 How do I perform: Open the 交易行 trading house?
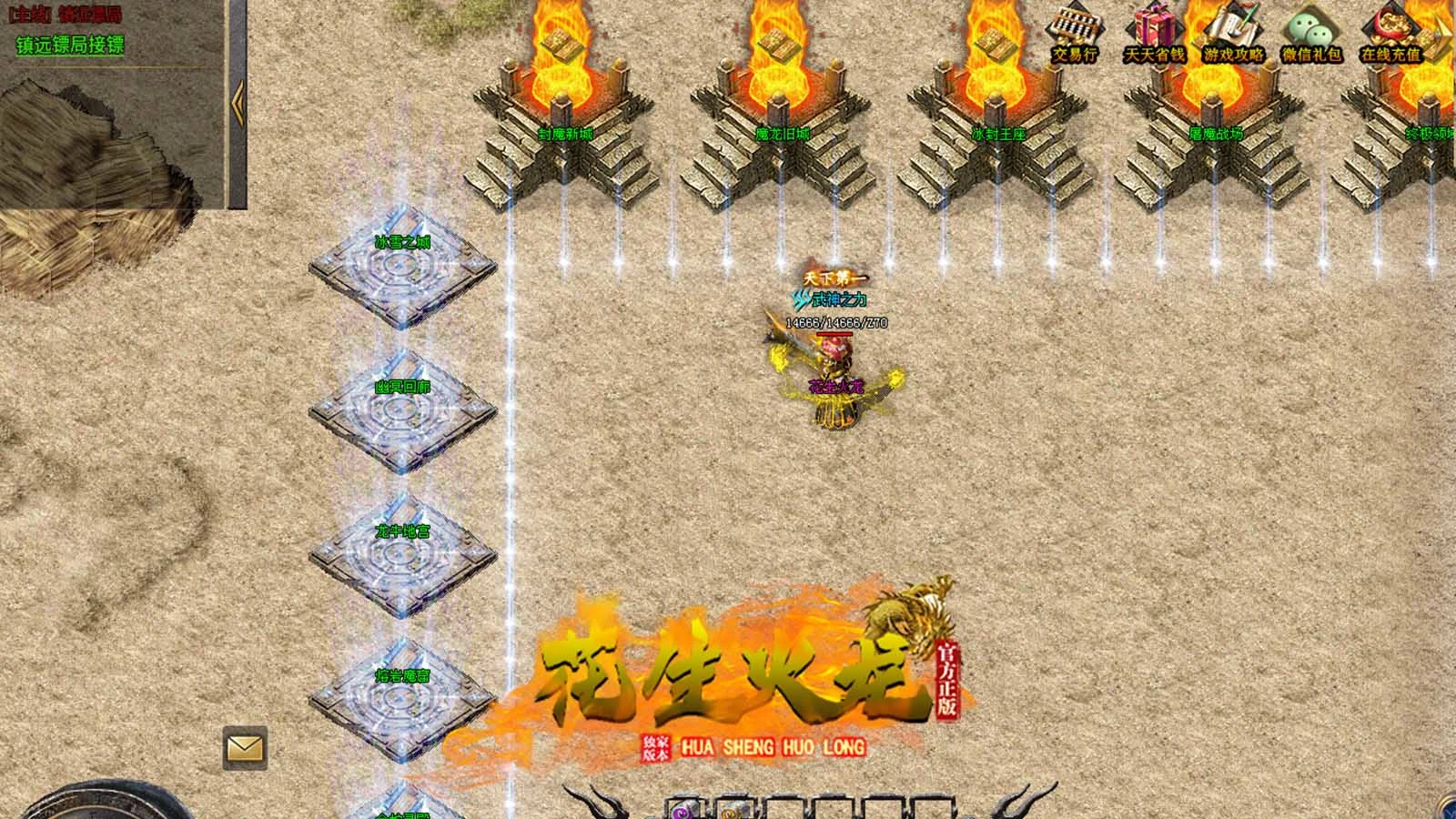point(1075,32)
